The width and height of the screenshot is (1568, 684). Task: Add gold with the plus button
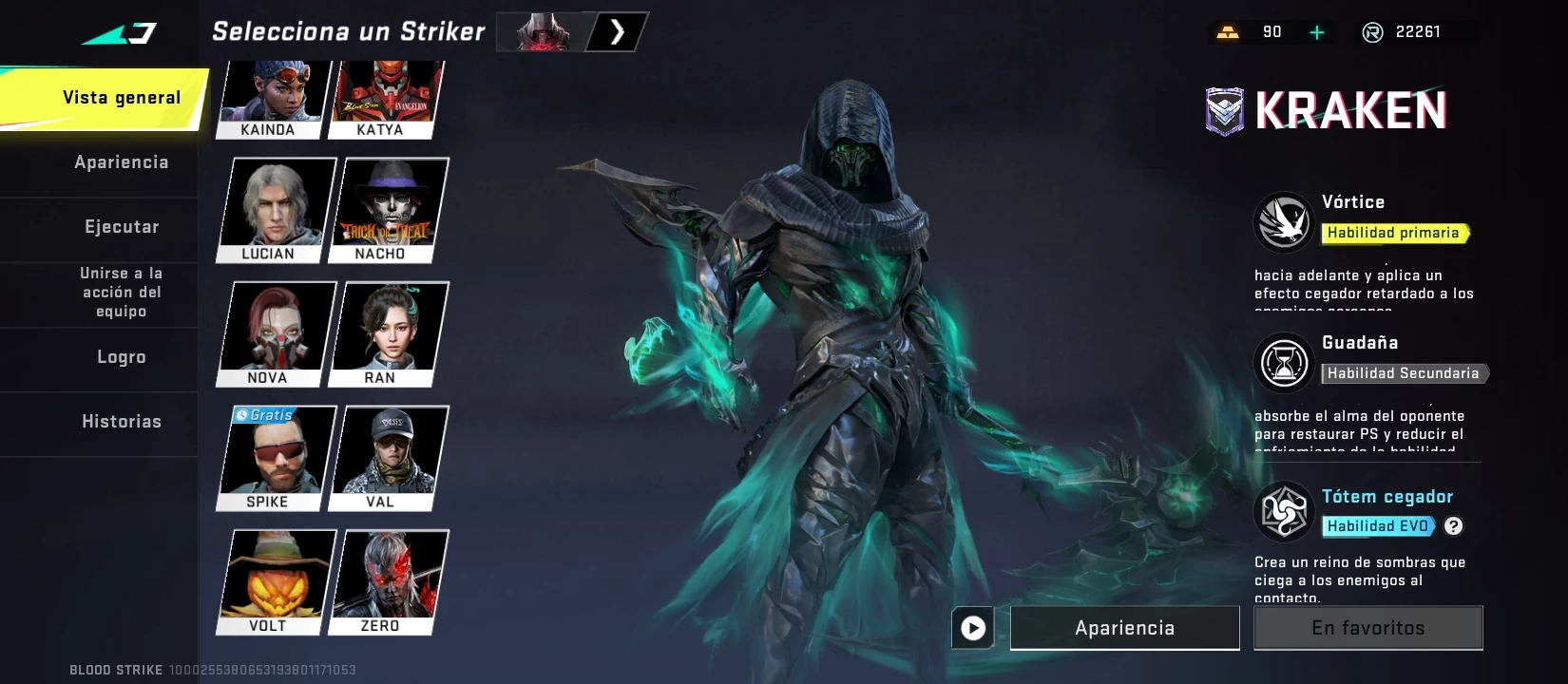point(1317,32)
